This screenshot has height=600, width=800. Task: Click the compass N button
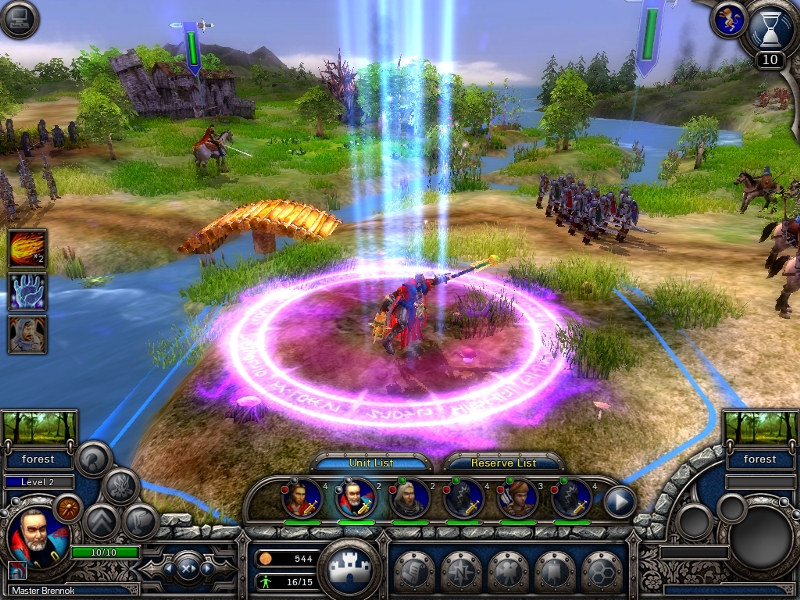pyautogui.click(x=460, y=571)
